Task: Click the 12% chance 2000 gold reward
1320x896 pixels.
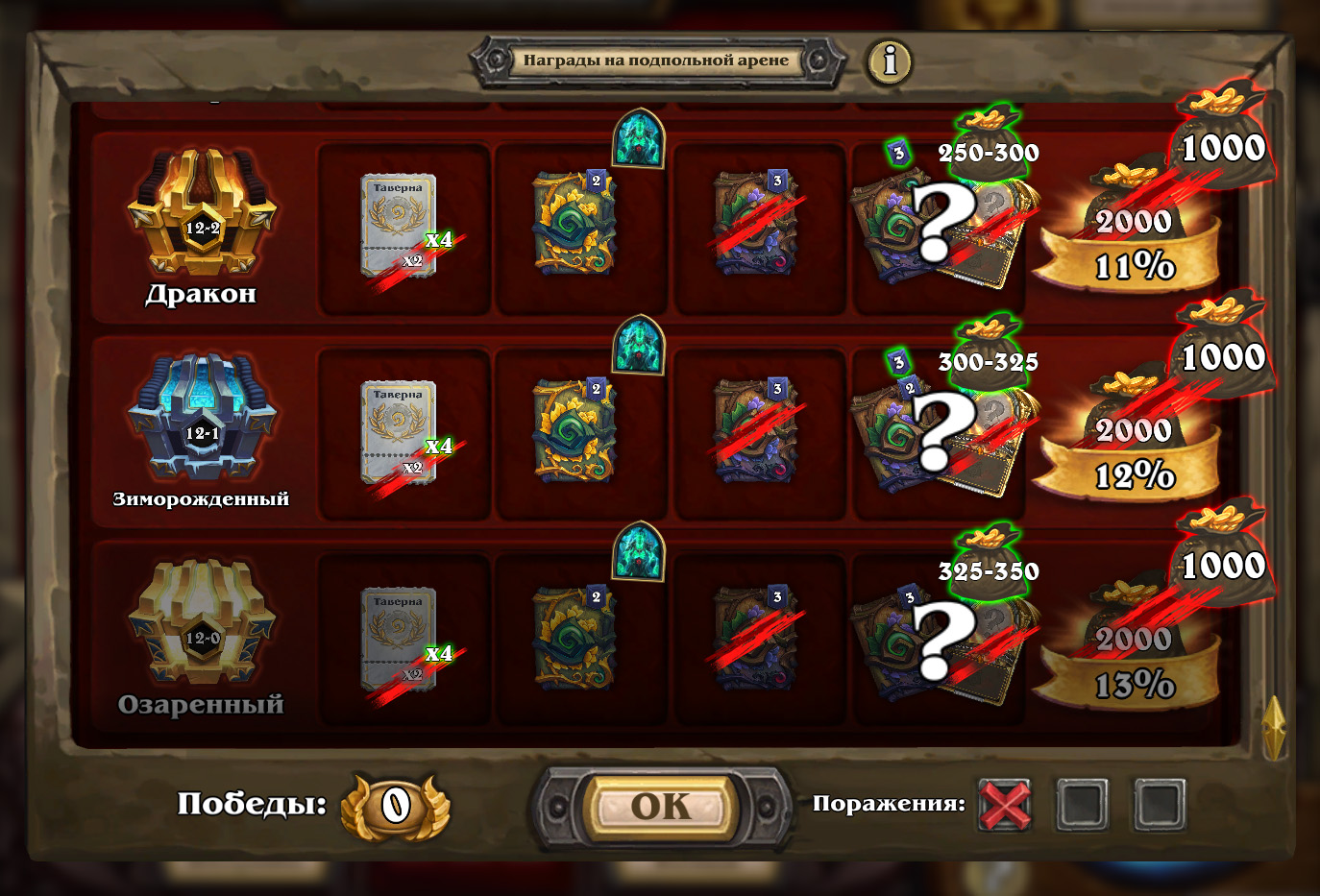Action: coord(1132,445)
